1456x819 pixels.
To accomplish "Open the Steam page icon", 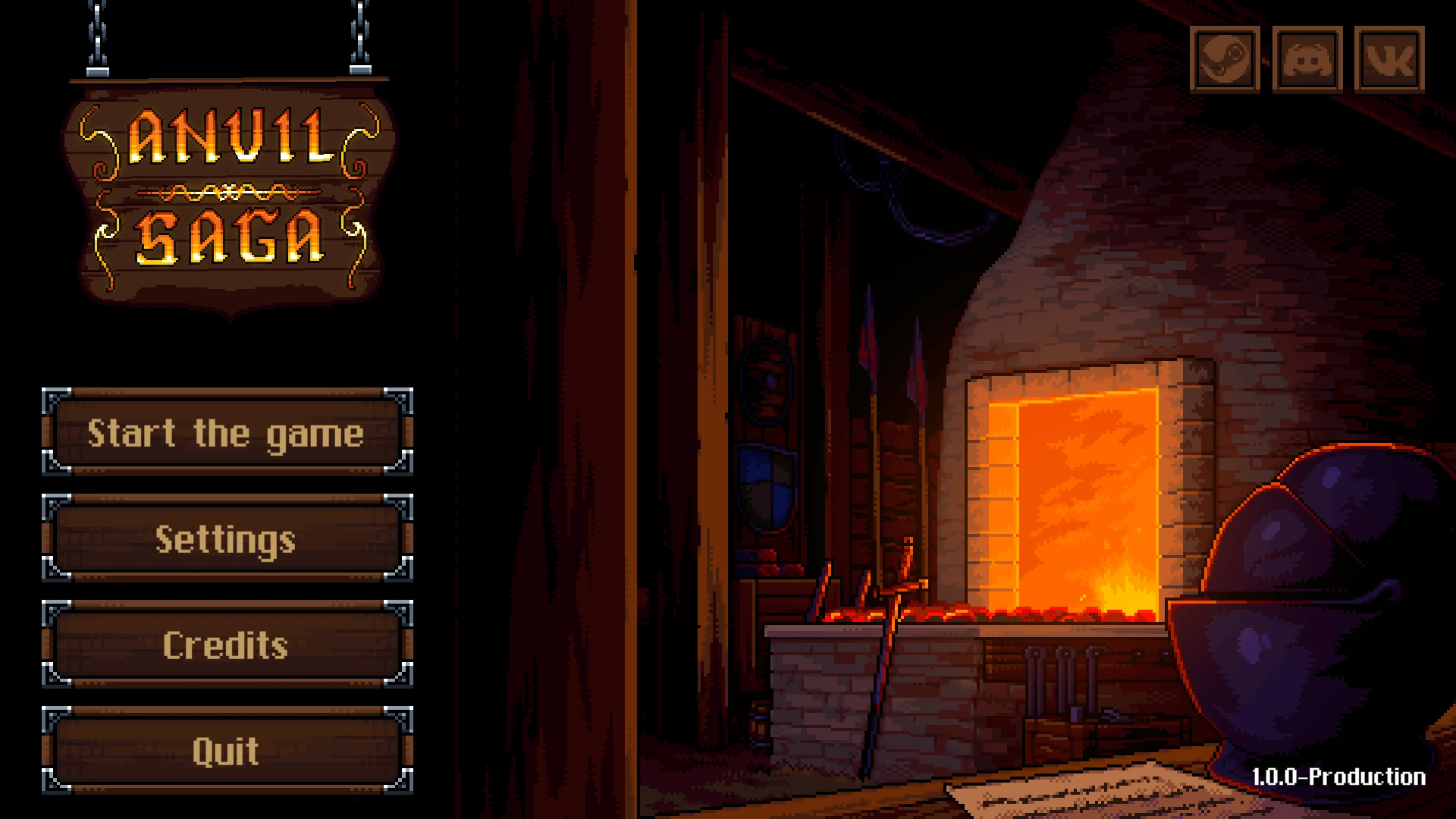I will (x=1225, y=59).
